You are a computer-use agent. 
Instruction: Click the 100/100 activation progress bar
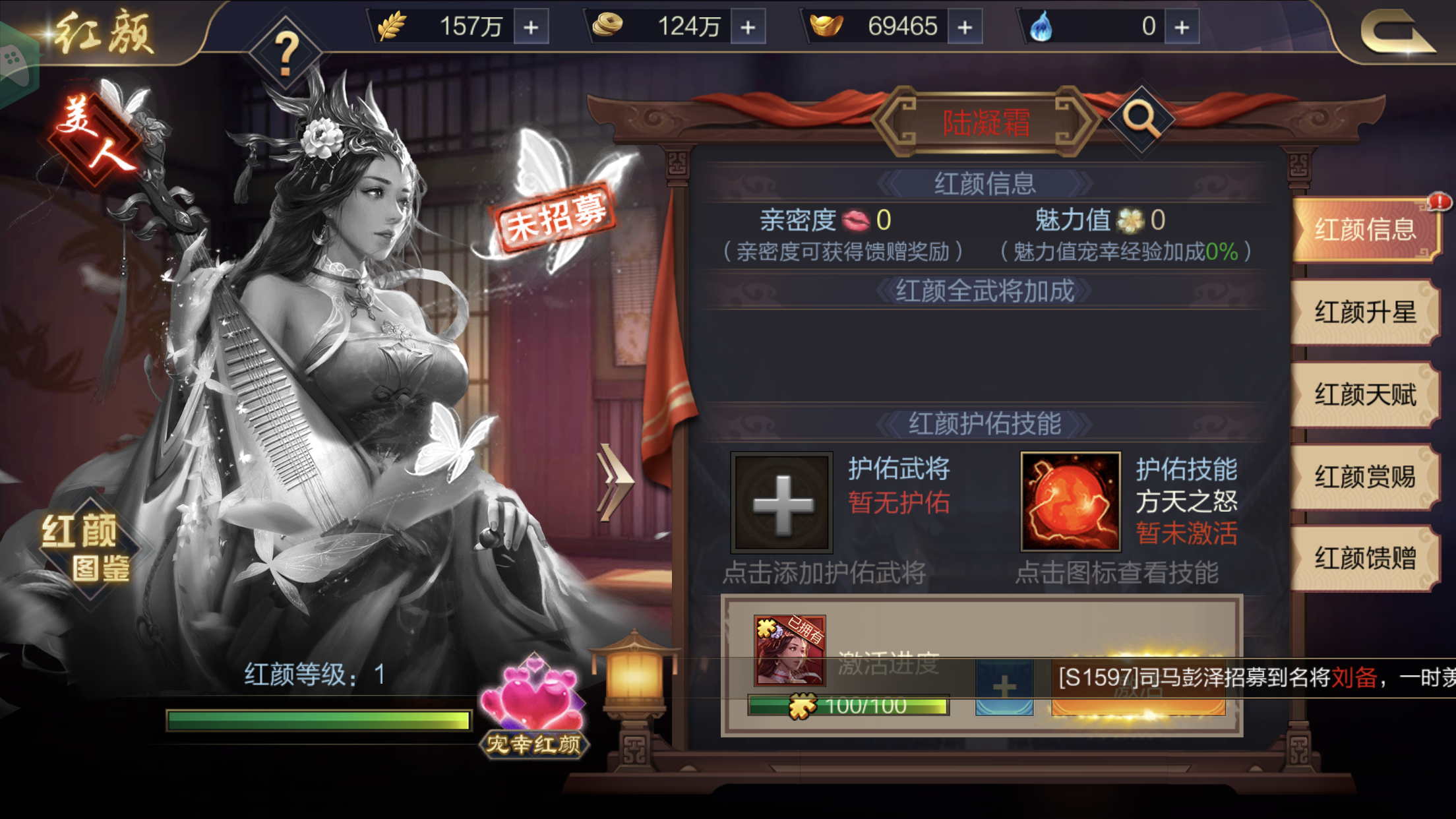pyautogui.click(x=851, y=707)
